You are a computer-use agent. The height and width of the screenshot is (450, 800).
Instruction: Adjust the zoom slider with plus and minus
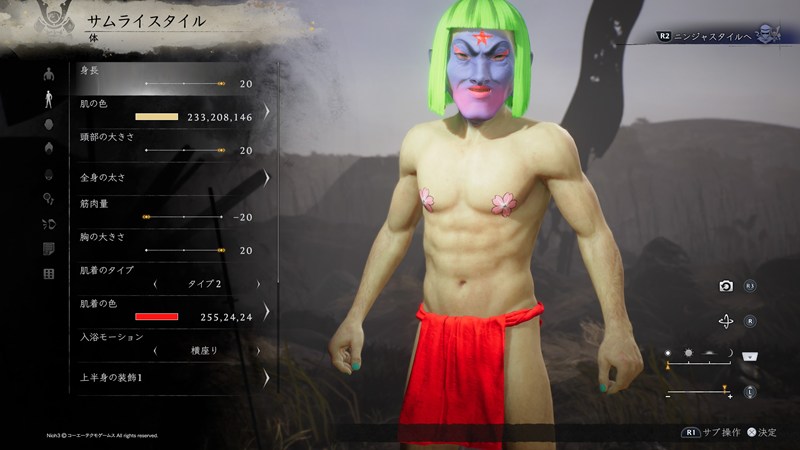point(698,389)
